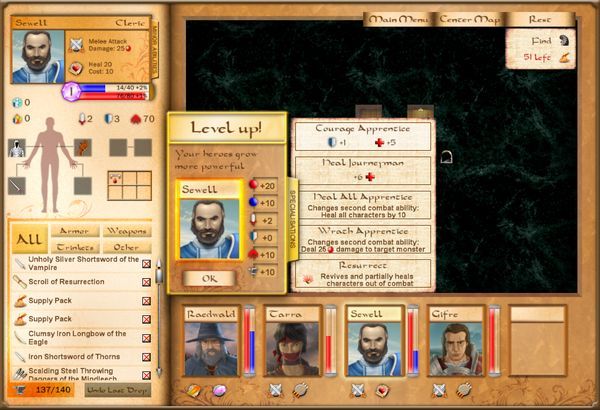Confirm level up with OK button

[x=208, y=278]
